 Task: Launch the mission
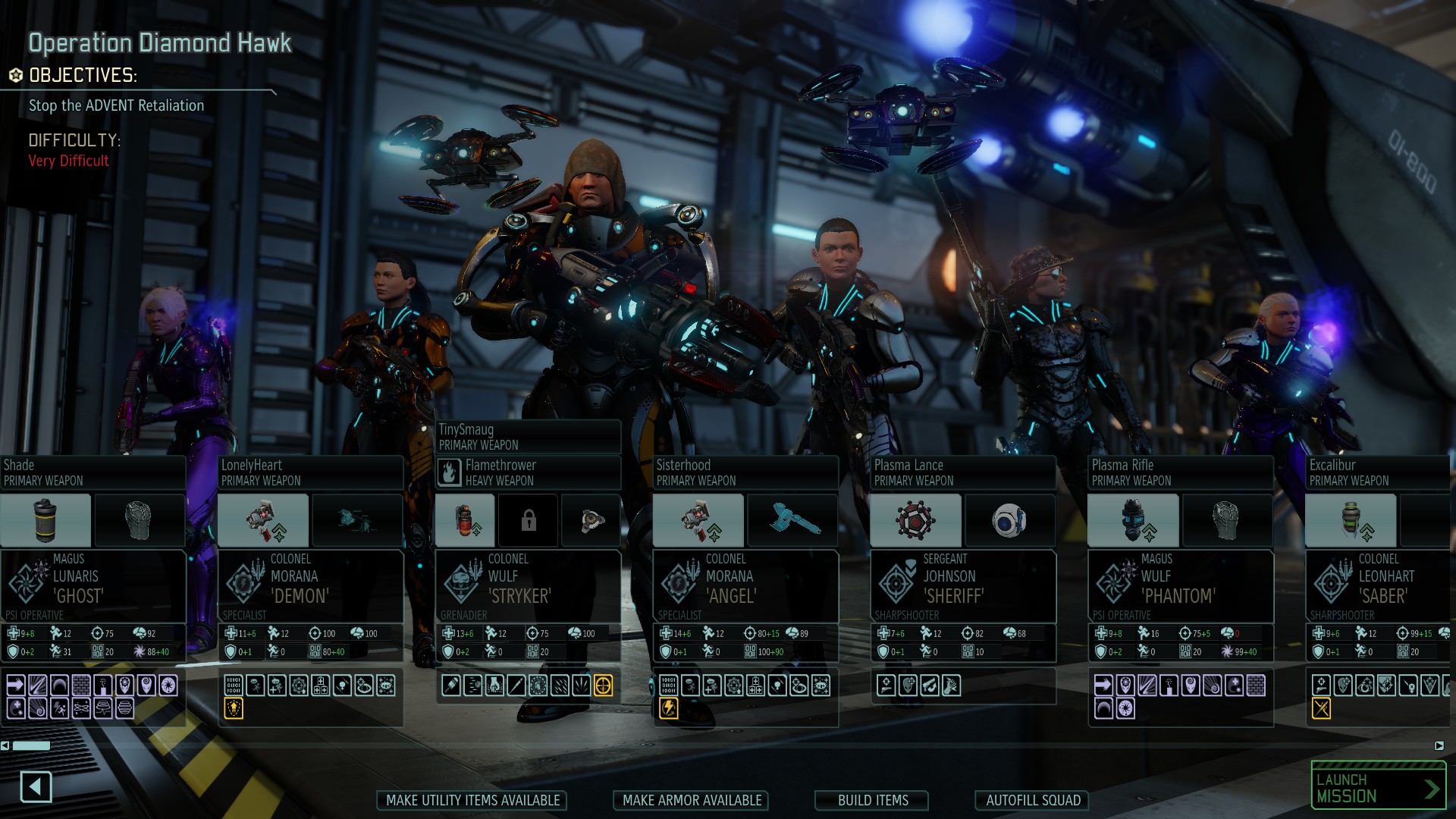(x=1378, y=788)
